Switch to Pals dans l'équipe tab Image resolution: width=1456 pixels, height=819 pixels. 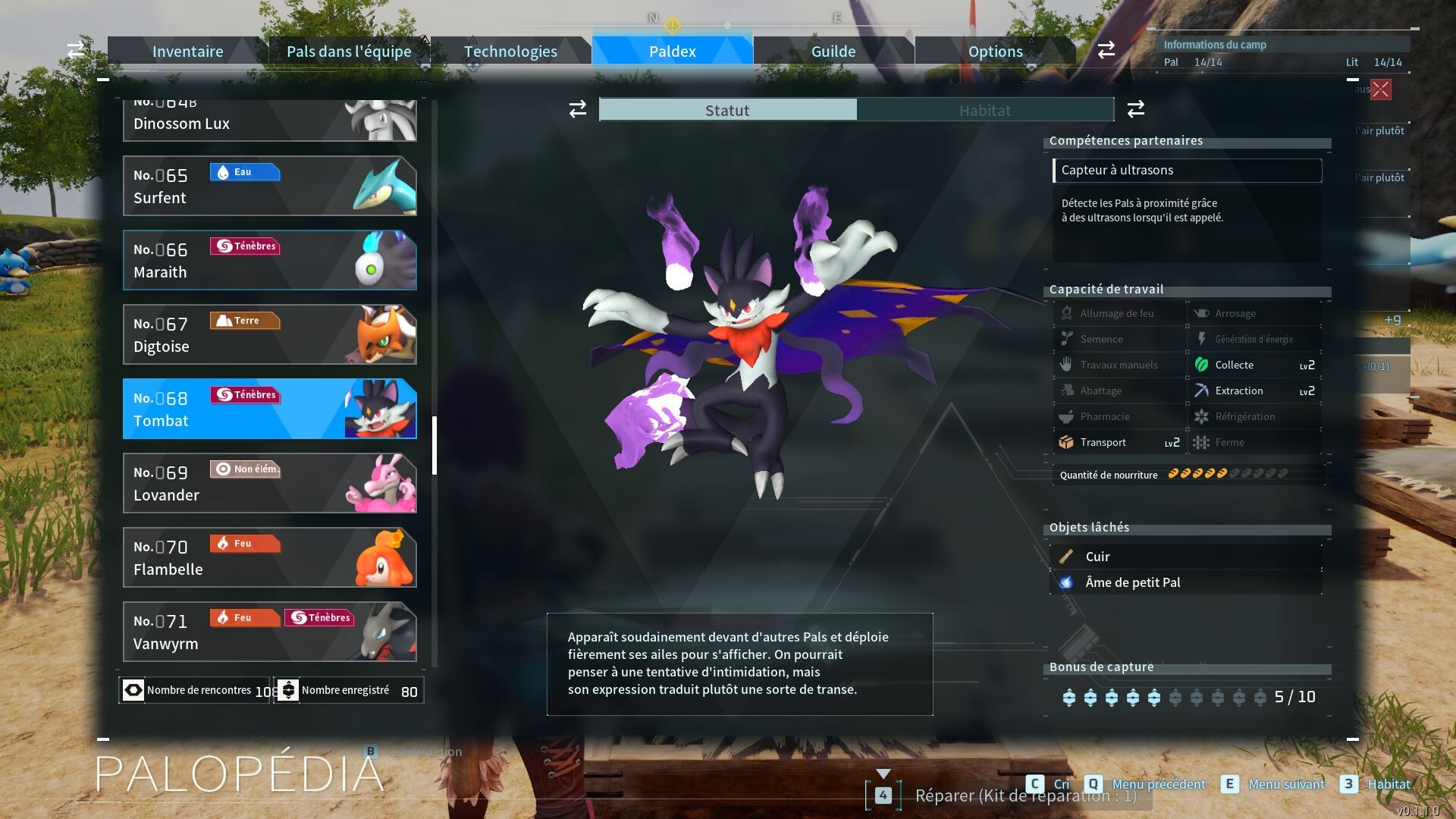click(349, 52)
